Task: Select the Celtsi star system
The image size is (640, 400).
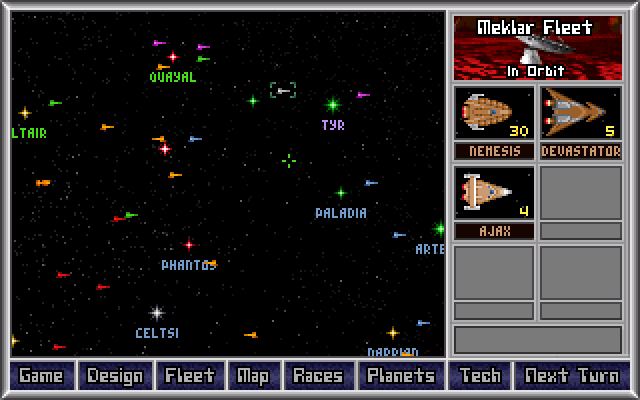Action: tap(156, 313)
